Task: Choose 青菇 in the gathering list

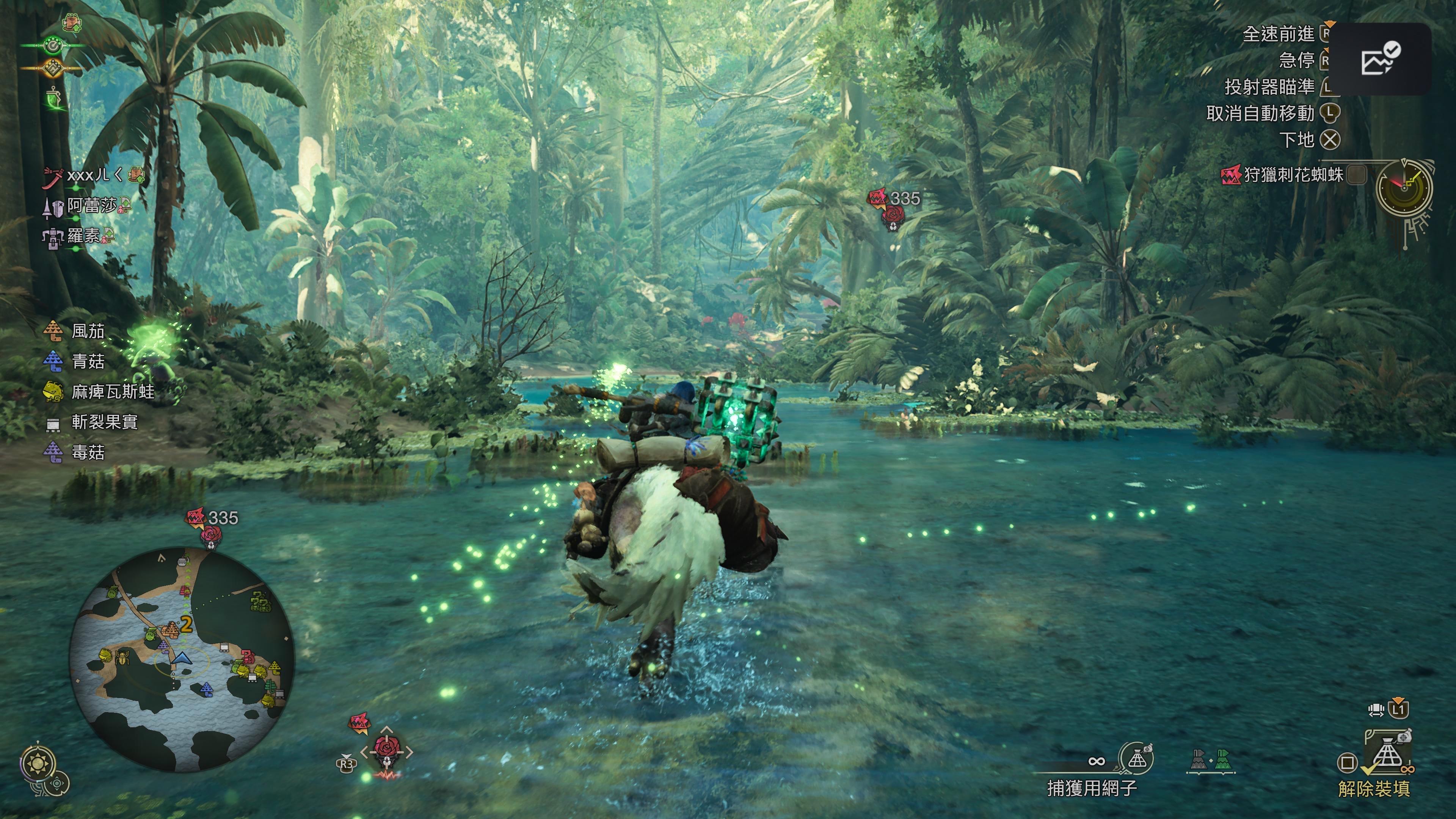Action: coord(88,362)
